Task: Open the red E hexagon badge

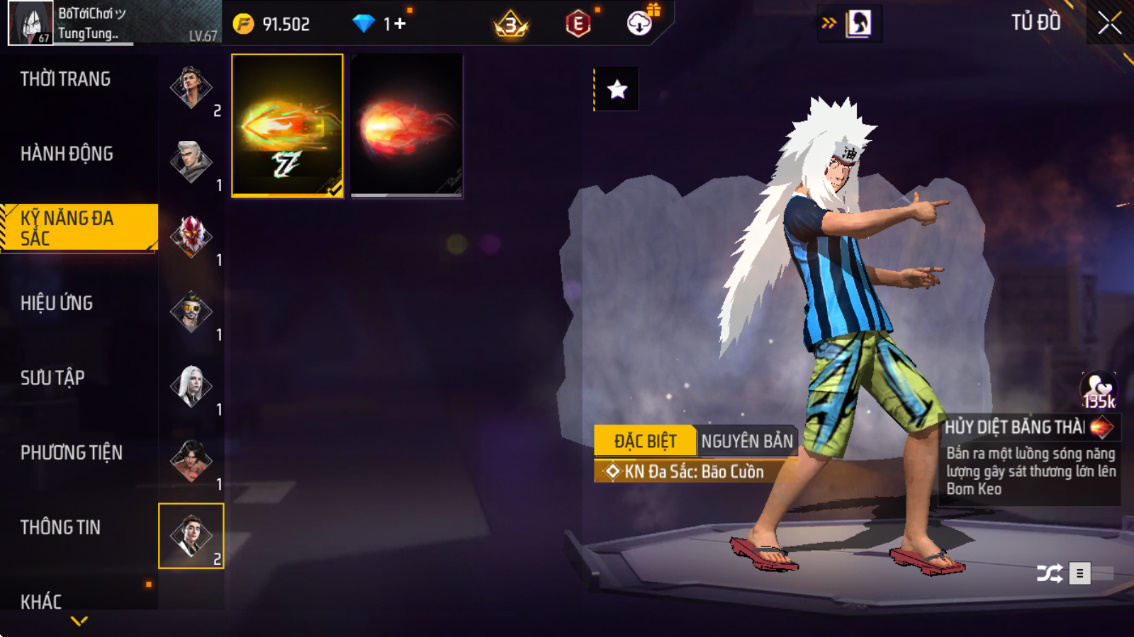Action: (578, 24)
